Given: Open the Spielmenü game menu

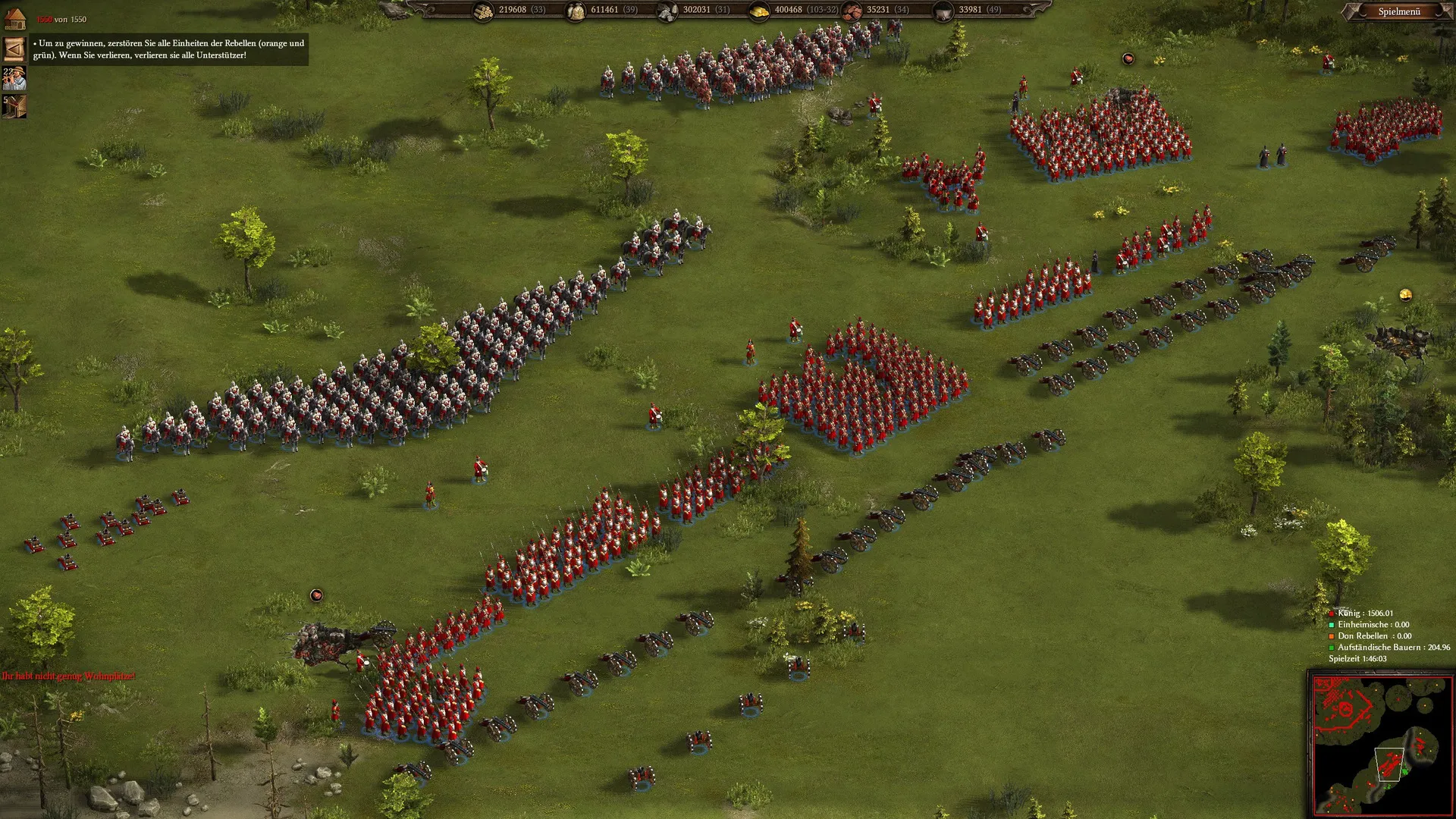Looking at the screenshot, I should coord(1399,11).
